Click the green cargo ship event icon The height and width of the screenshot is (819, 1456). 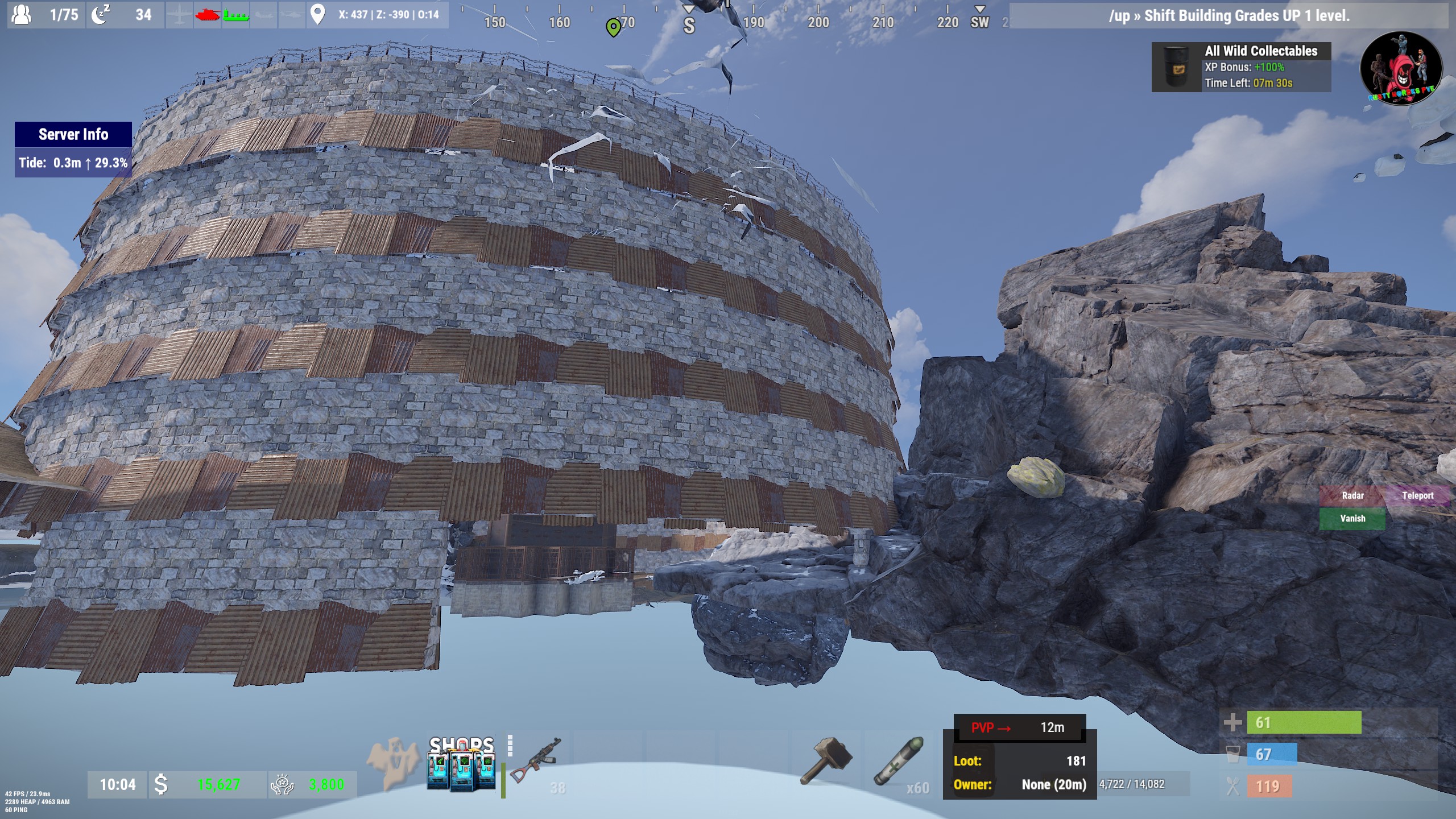point(235,15)
